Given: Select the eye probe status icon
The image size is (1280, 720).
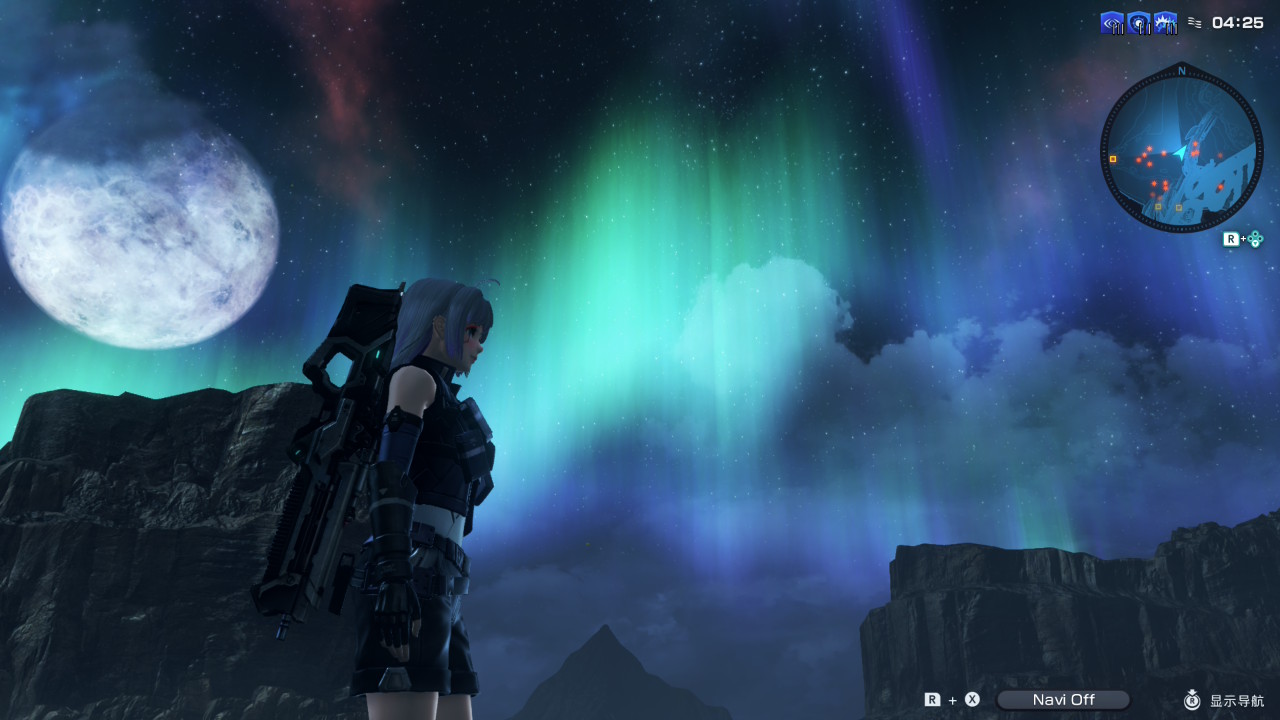Looking at the screenshot, I should pyautogui.click(x=1112, y=23).
